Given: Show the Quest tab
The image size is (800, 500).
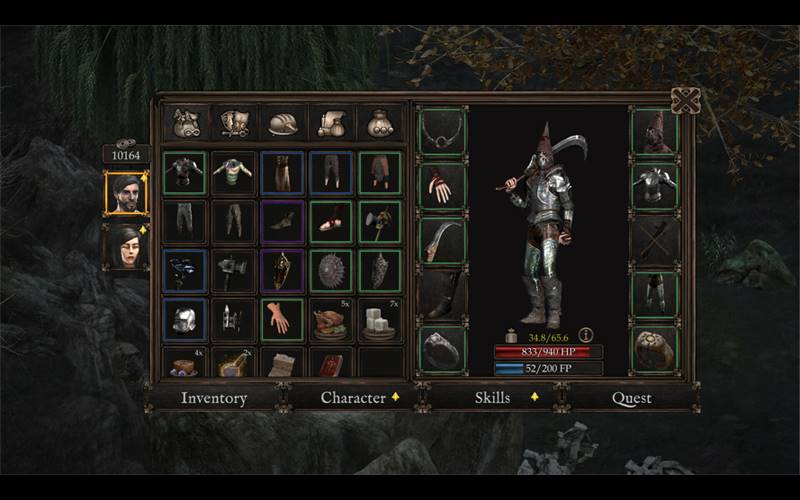Looking at the screenshot, I should [631, 398].
